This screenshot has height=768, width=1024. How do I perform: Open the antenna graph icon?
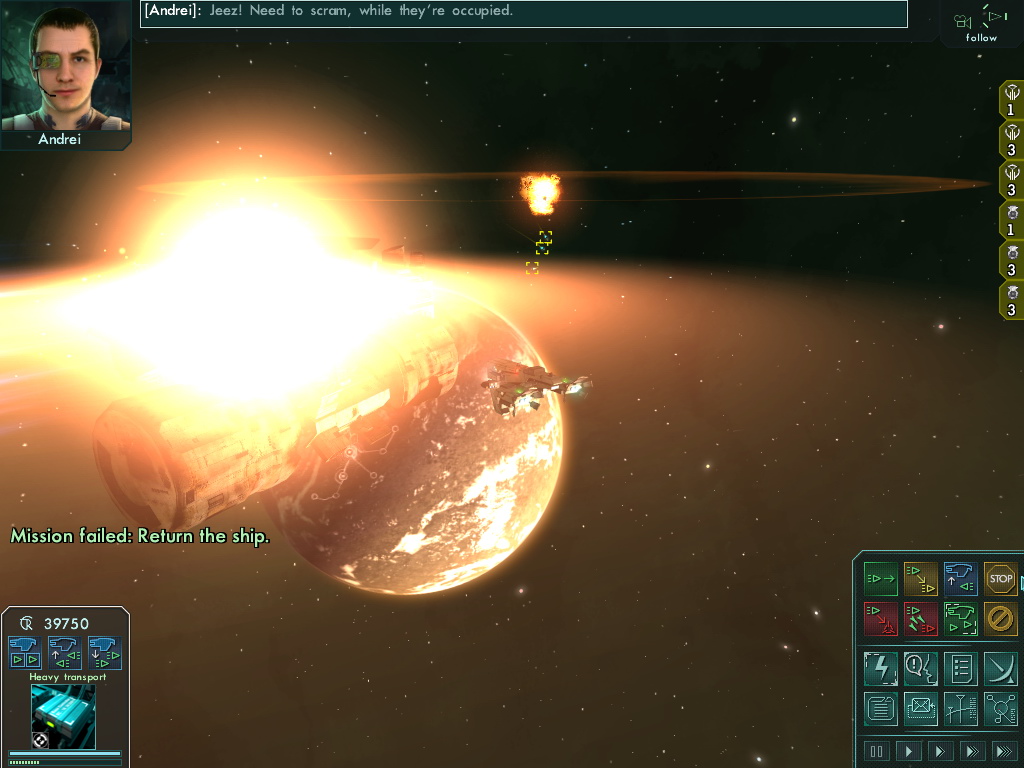tap(960, 708)
